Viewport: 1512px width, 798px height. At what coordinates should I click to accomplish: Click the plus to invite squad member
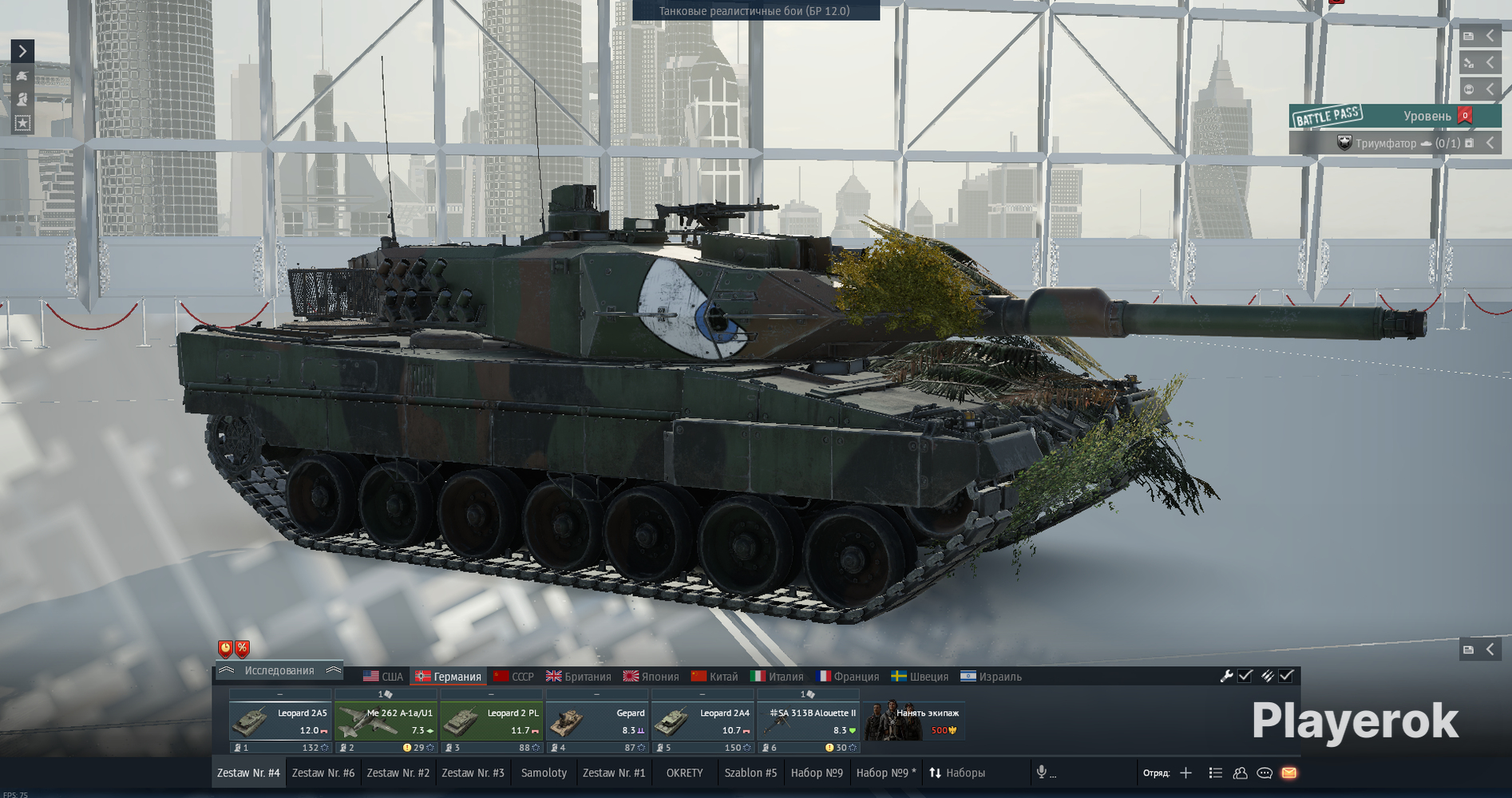(1186, 772)
